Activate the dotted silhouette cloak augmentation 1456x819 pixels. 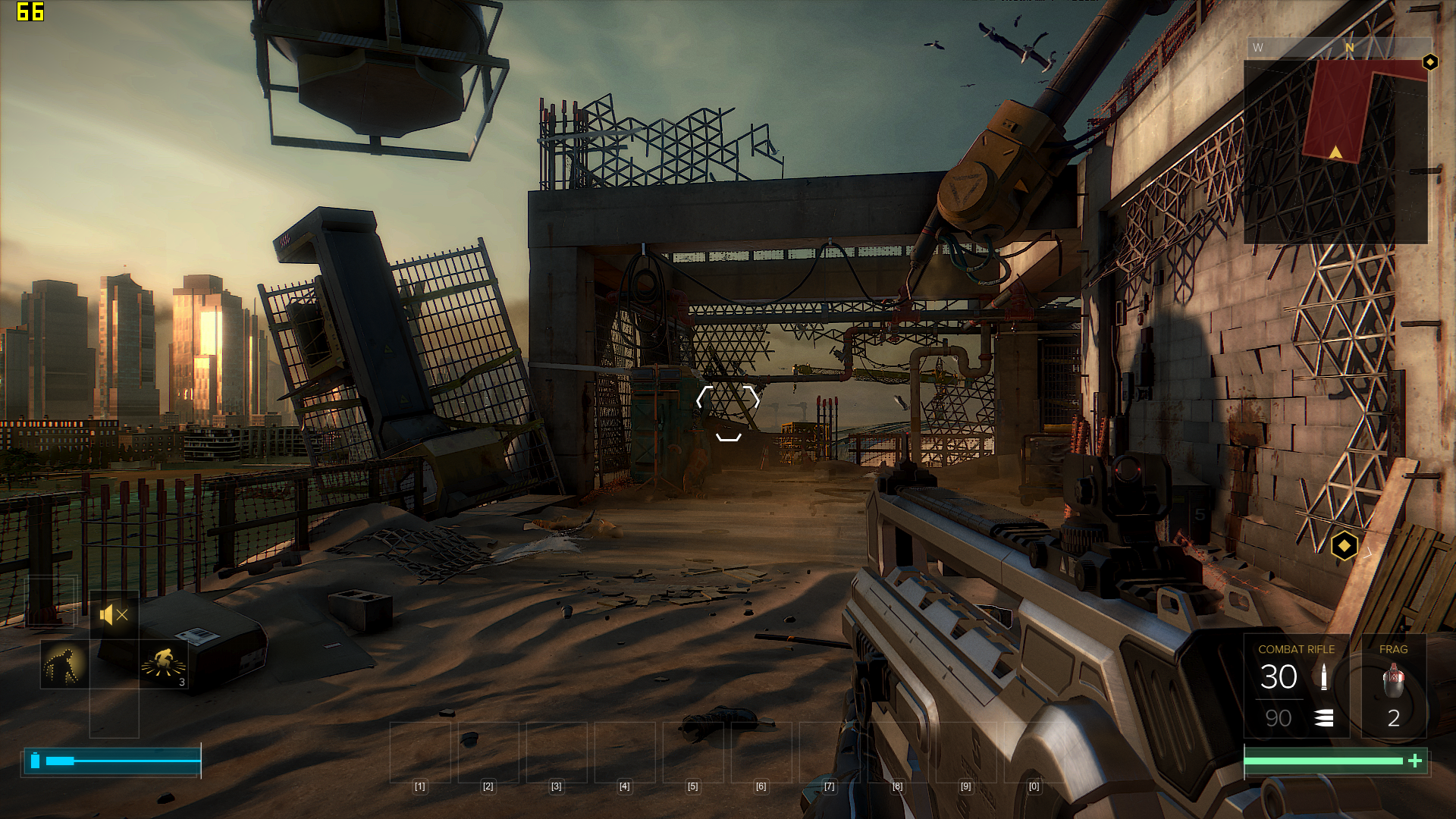(64, 664)
